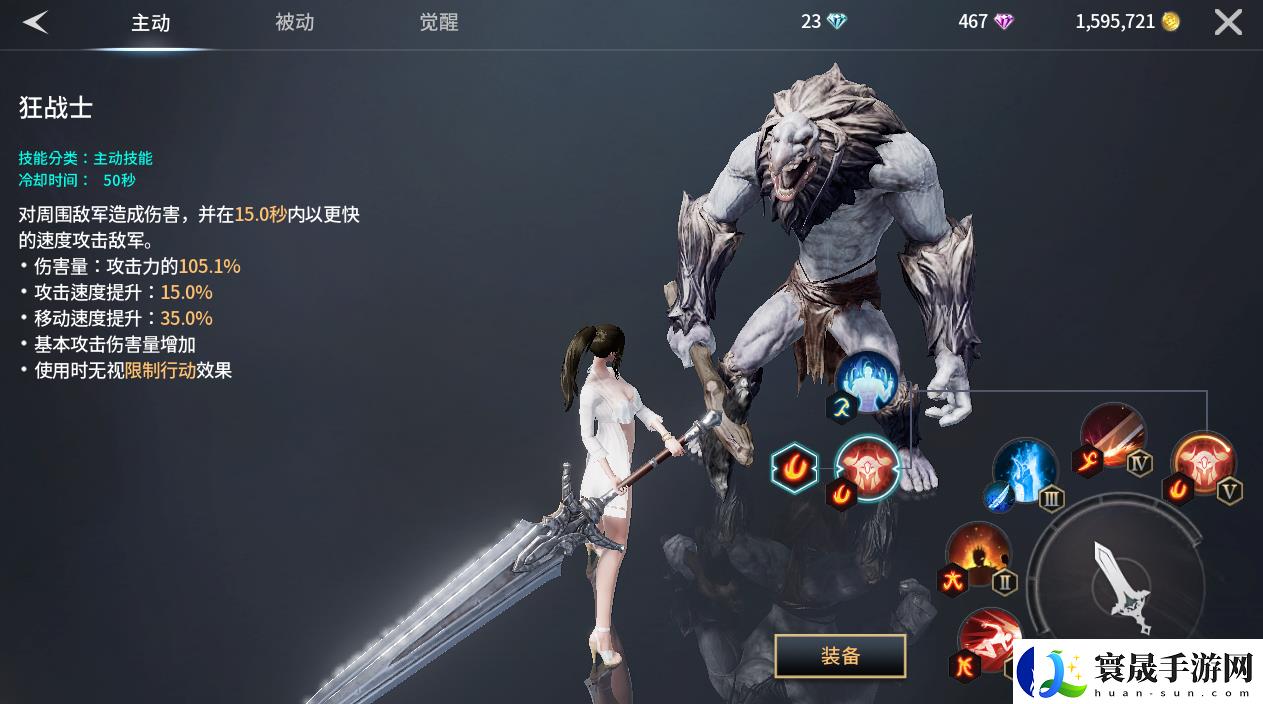This screenshot has width=1263, height=704.
Task: Click the 装备 equip button
Action: (x=840, y=656)
